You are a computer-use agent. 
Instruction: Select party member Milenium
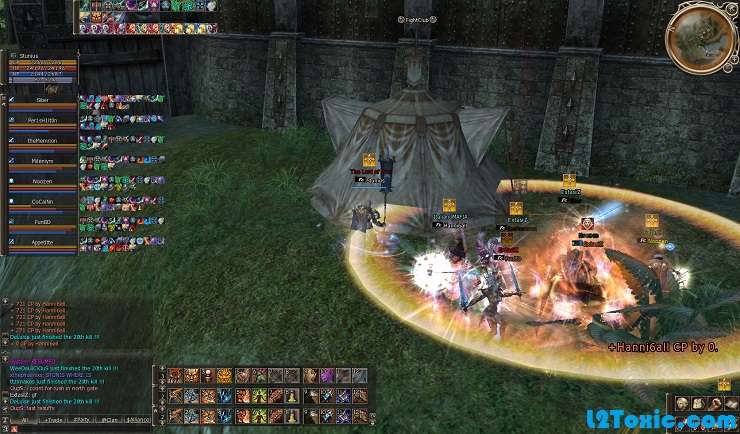[42, 161]
